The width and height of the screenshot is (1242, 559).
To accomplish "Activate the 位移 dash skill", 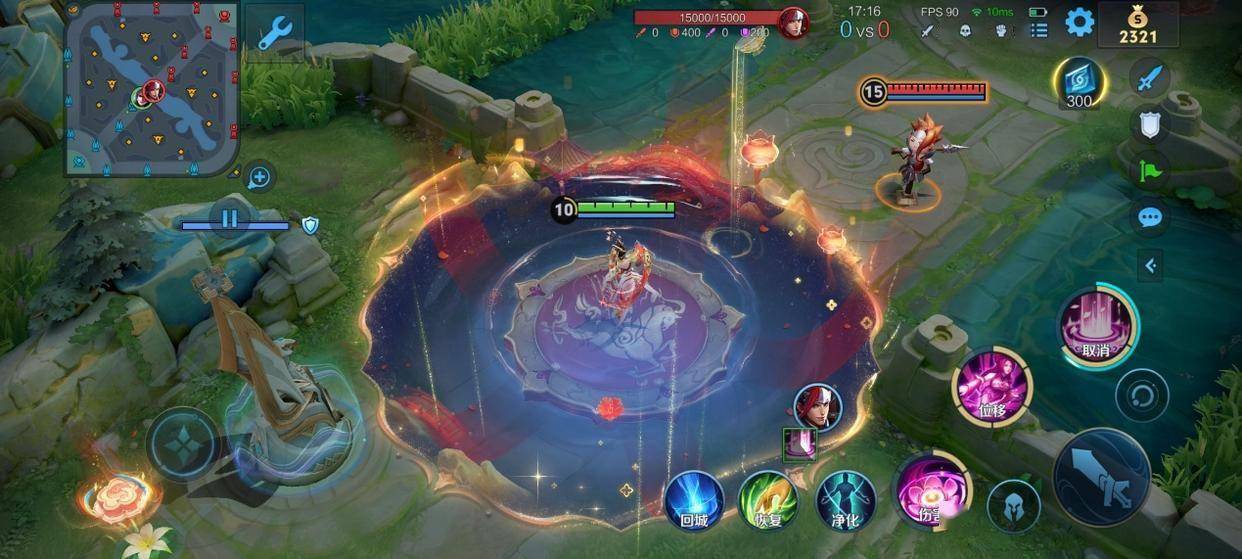I will click(992, 386).
